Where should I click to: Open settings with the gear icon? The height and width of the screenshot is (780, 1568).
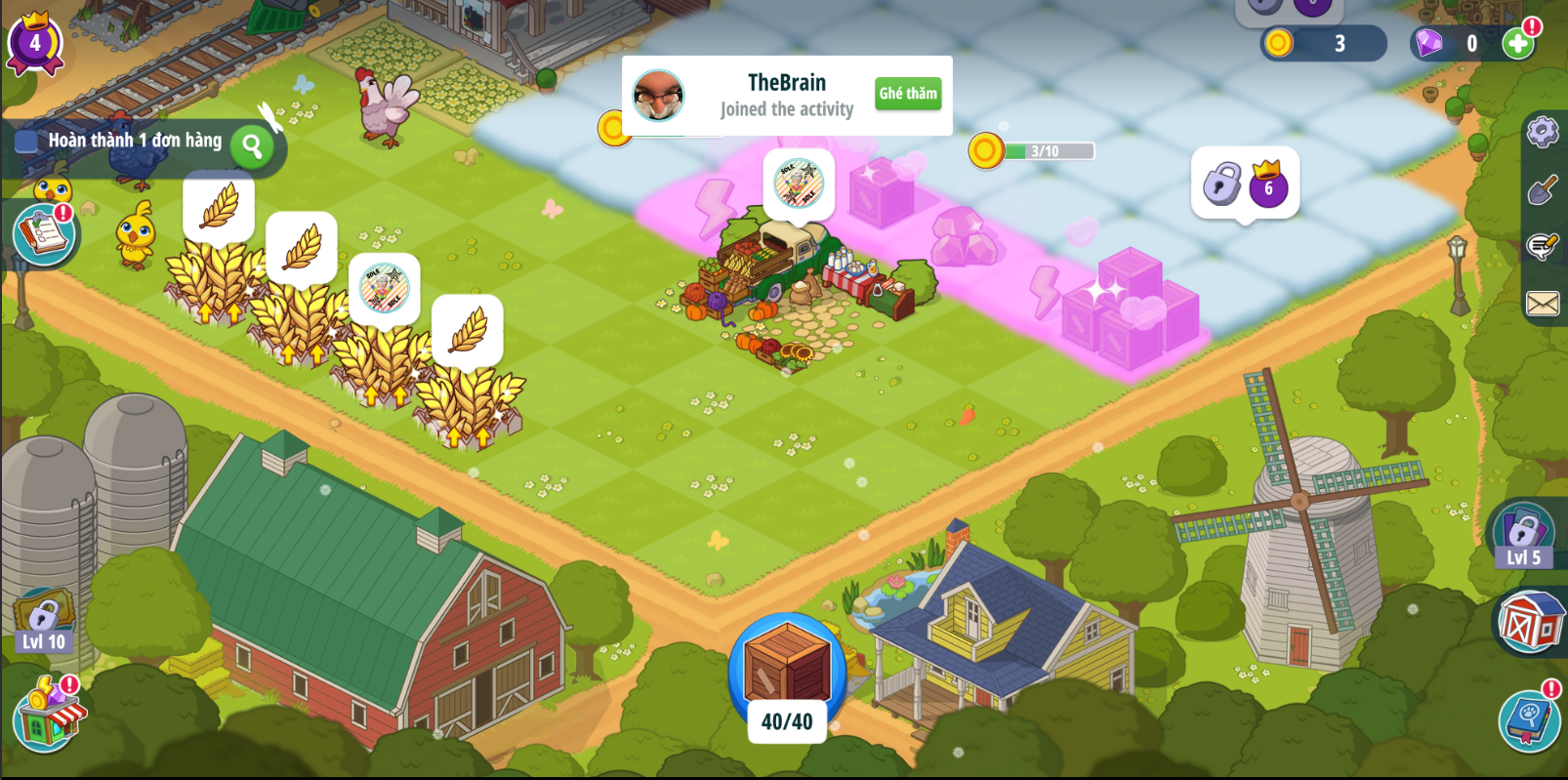pos(1542,132)
